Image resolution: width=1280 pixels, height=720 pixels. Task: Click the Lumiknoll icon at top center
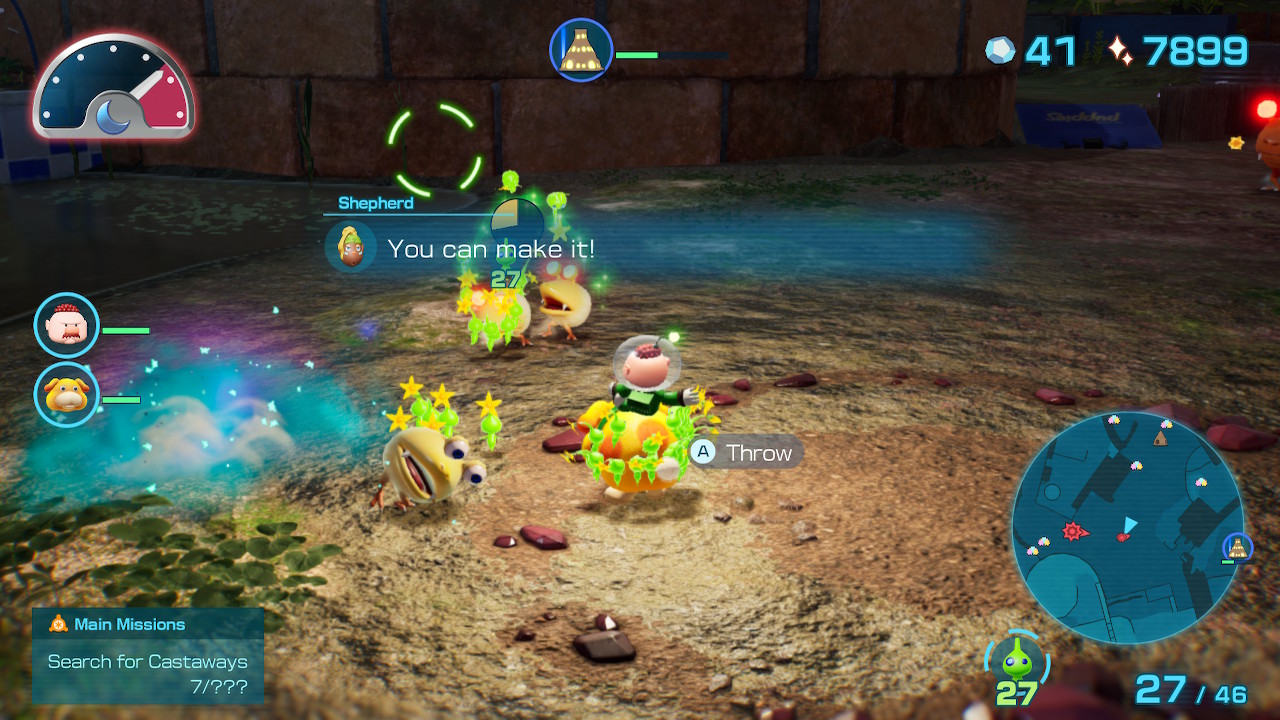click(x=581, y=49)
